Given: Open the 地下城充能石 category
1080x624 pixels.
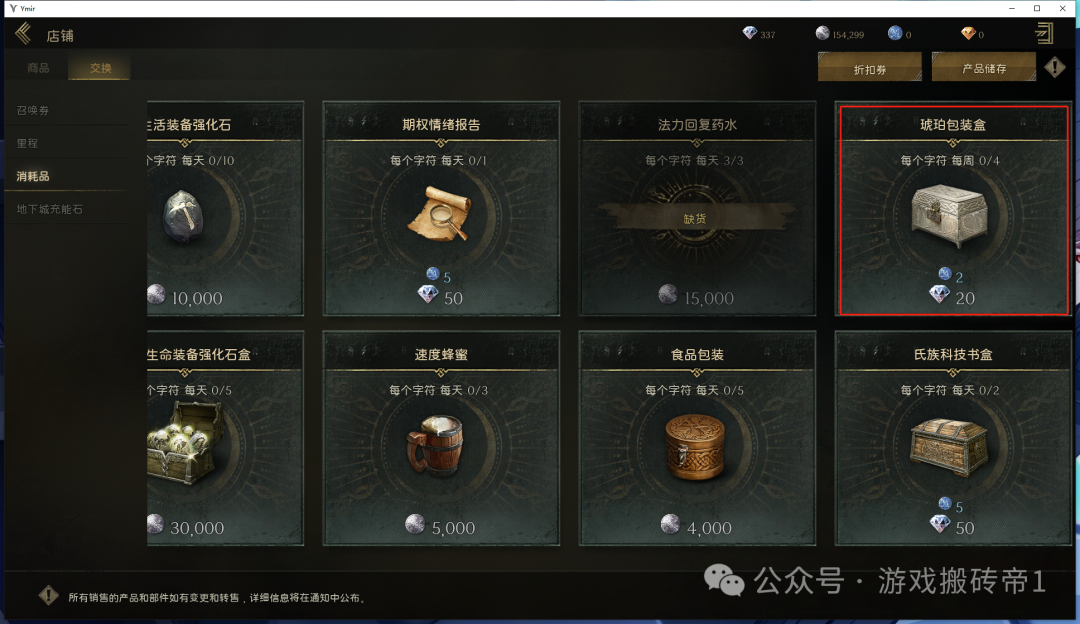Looking at the screenshot, I should 50,210.
